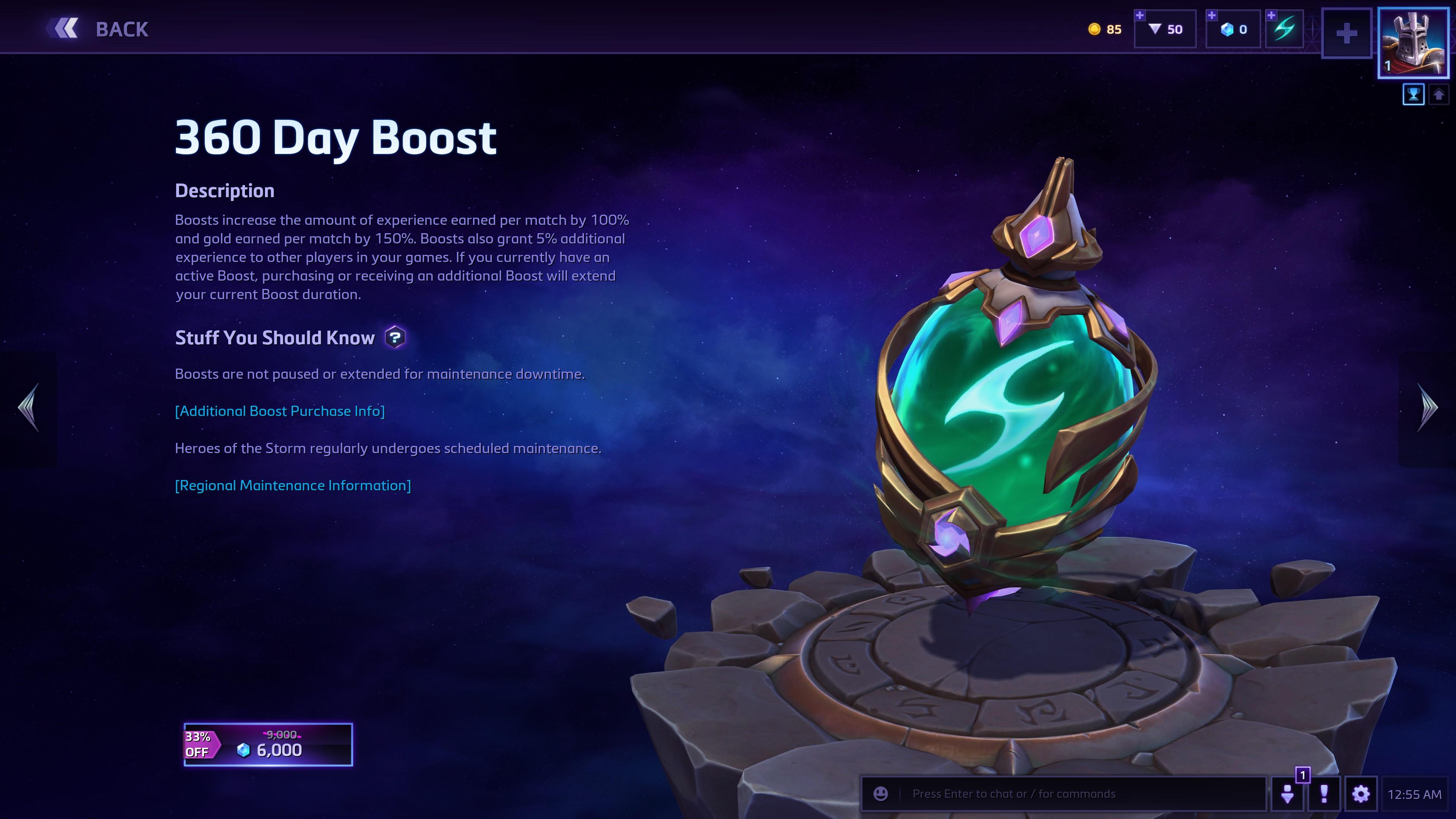This screenshot has height=819, width=1456.
Task: Show the next shop item
Action: [x=1428, y=408]
